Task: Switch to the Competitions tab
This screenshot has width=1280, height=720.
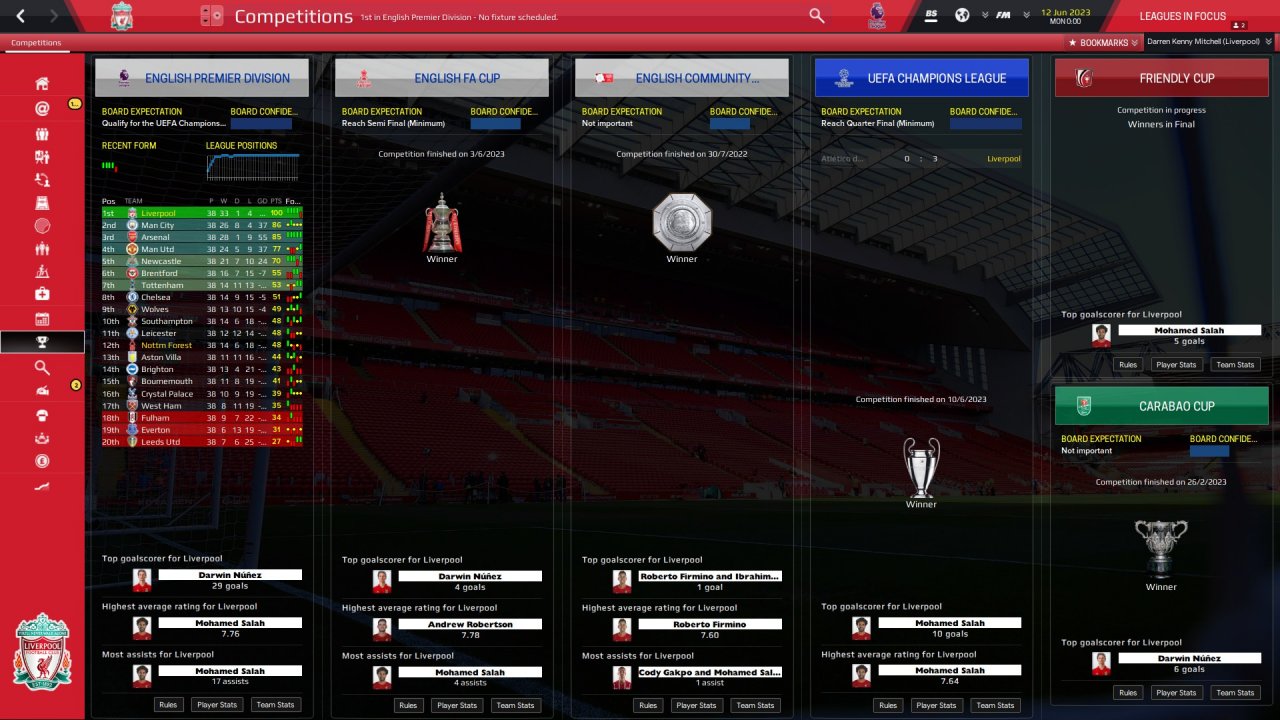Action: [x=36, y=43]
